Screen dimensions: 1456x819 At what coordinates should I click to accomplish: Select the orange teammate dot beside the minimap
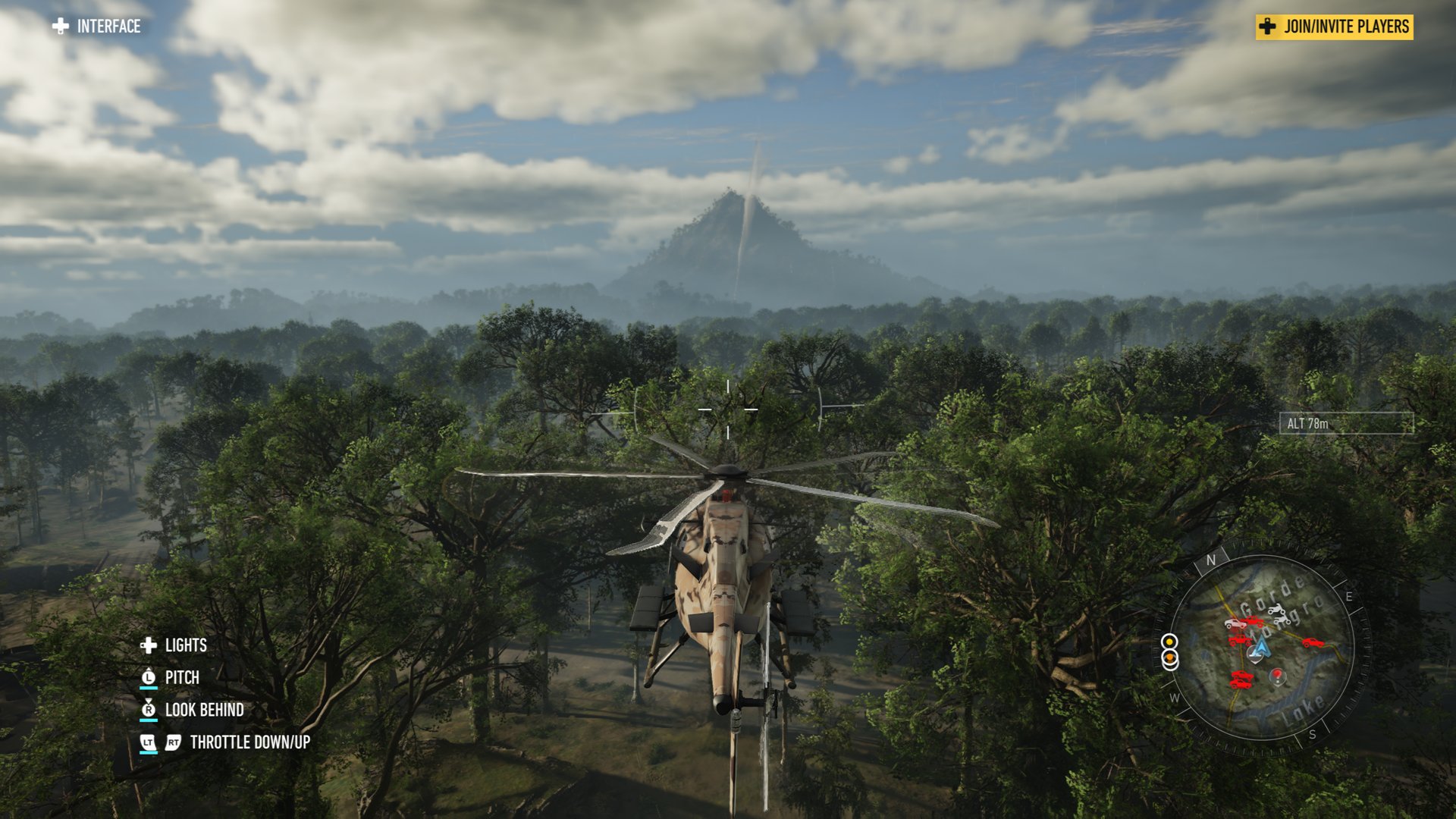(x=1170, y=657)
